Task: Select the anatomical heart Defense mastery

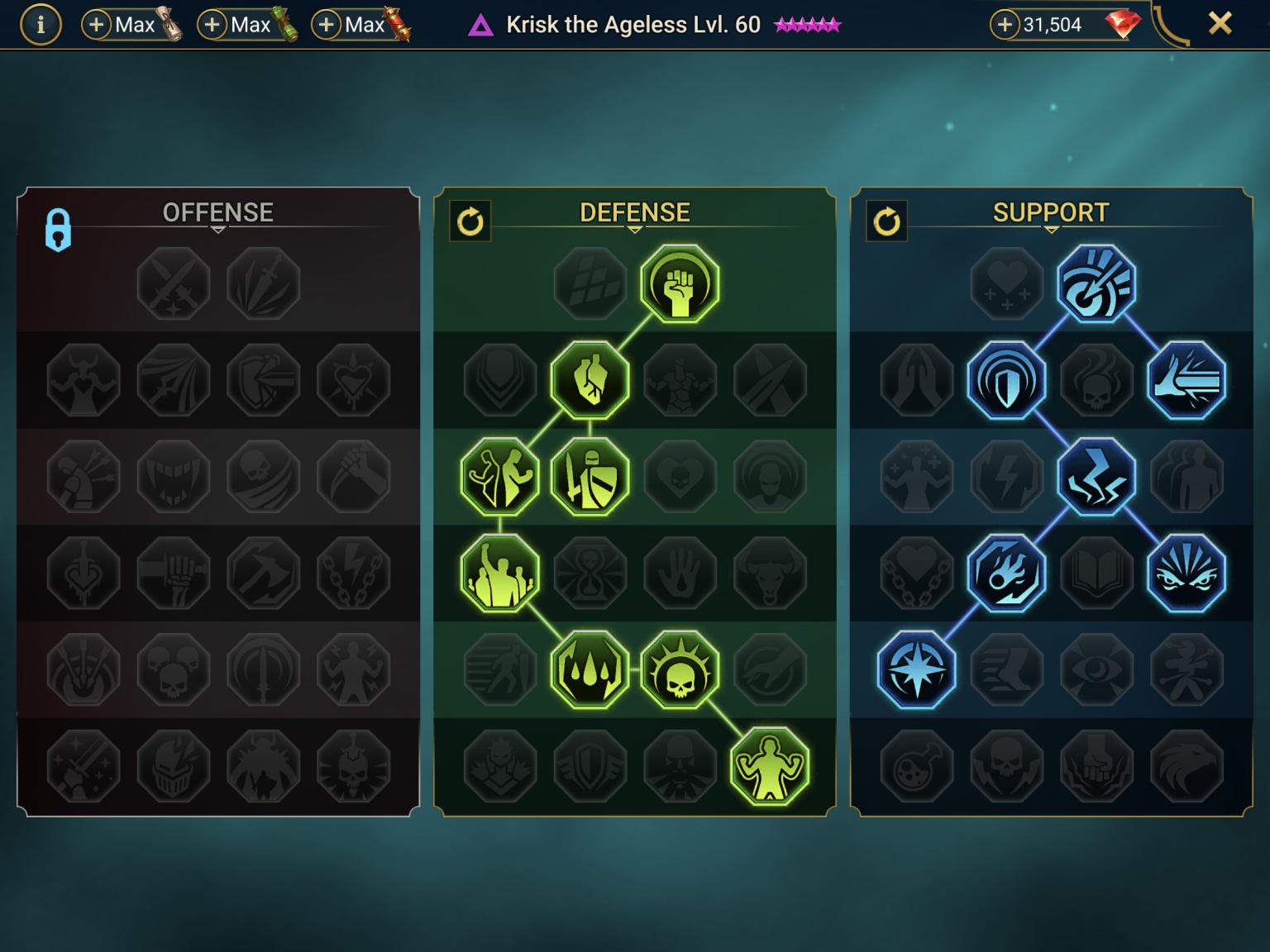Action: click(x=590, y=380)
